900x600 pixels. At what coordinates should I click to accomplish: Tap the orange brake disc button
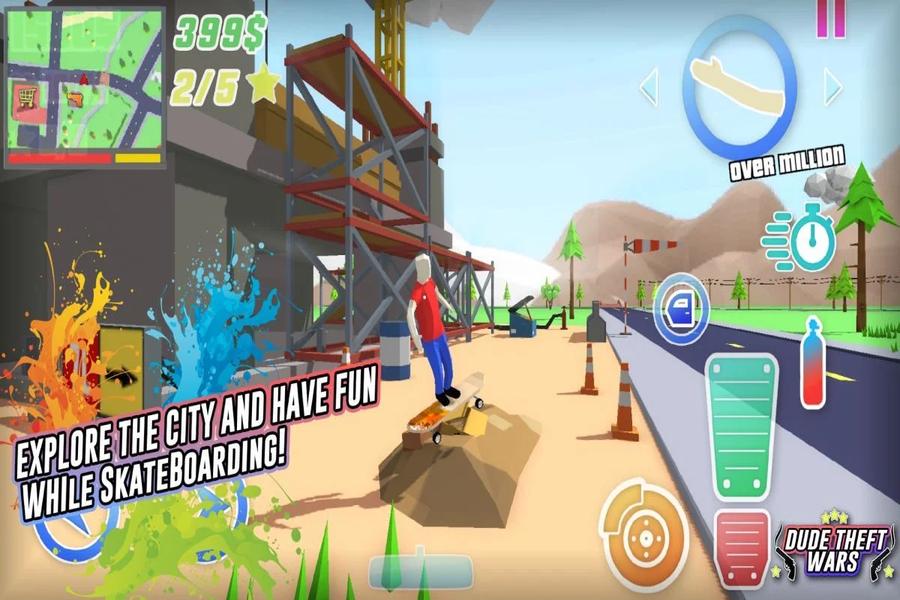click(644, 527)
